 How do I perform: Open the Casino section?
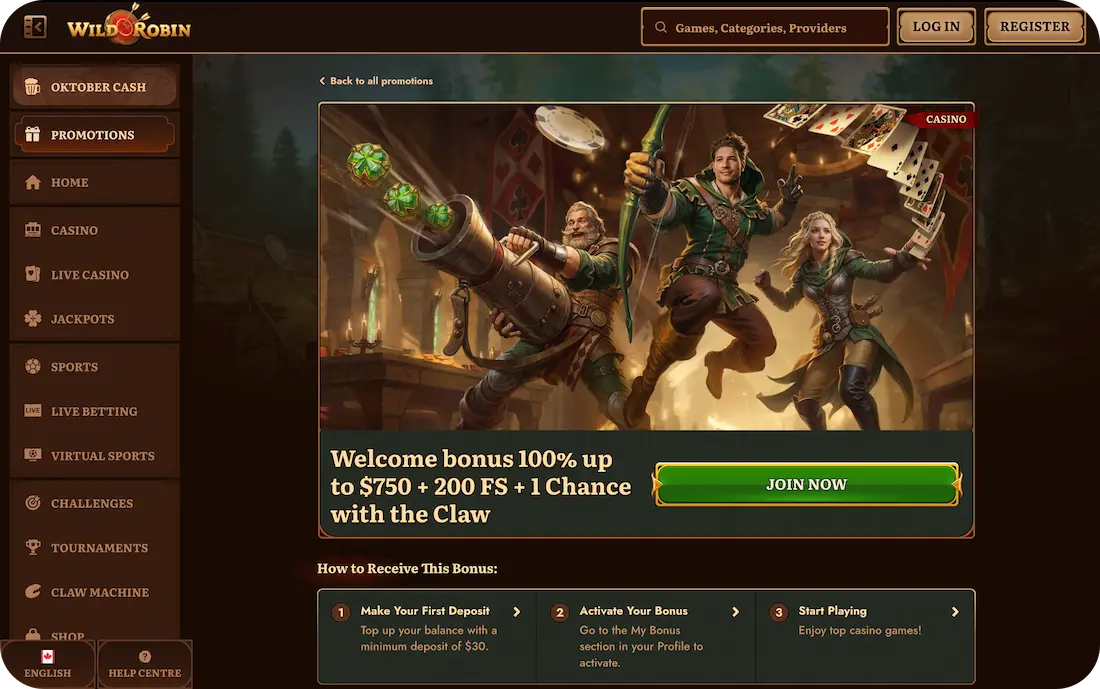[x=94, y=231]
